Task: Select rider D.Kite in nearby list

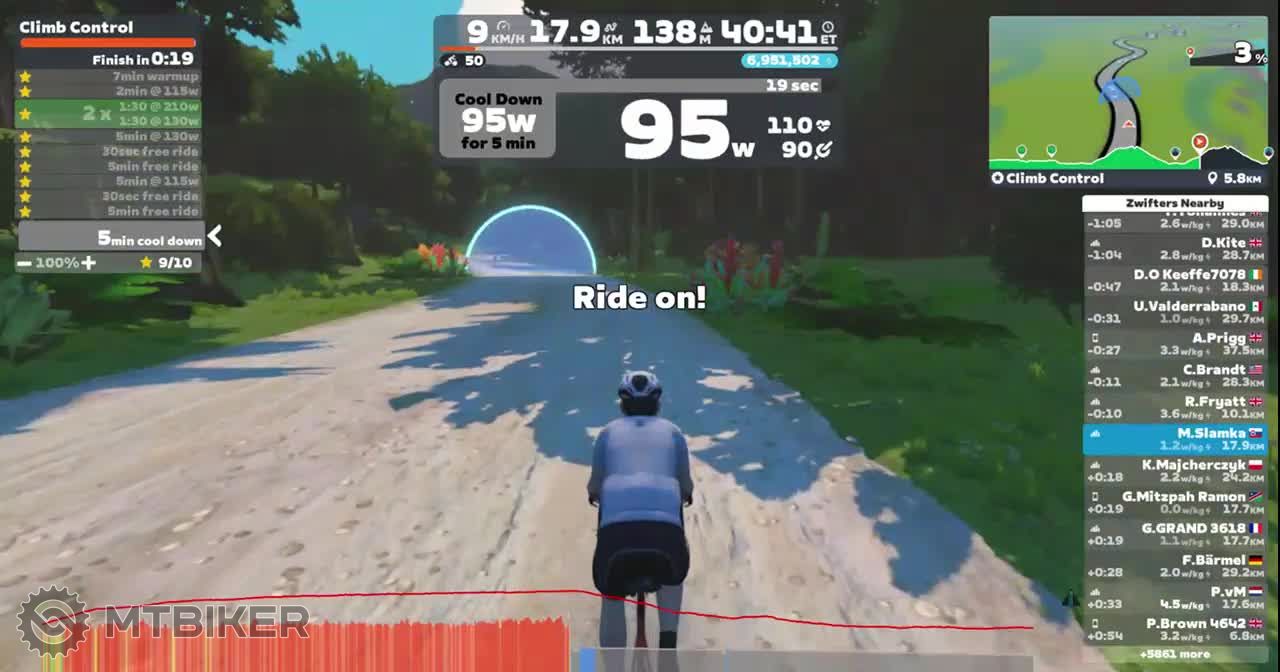Action: (x=1175, y=249)
